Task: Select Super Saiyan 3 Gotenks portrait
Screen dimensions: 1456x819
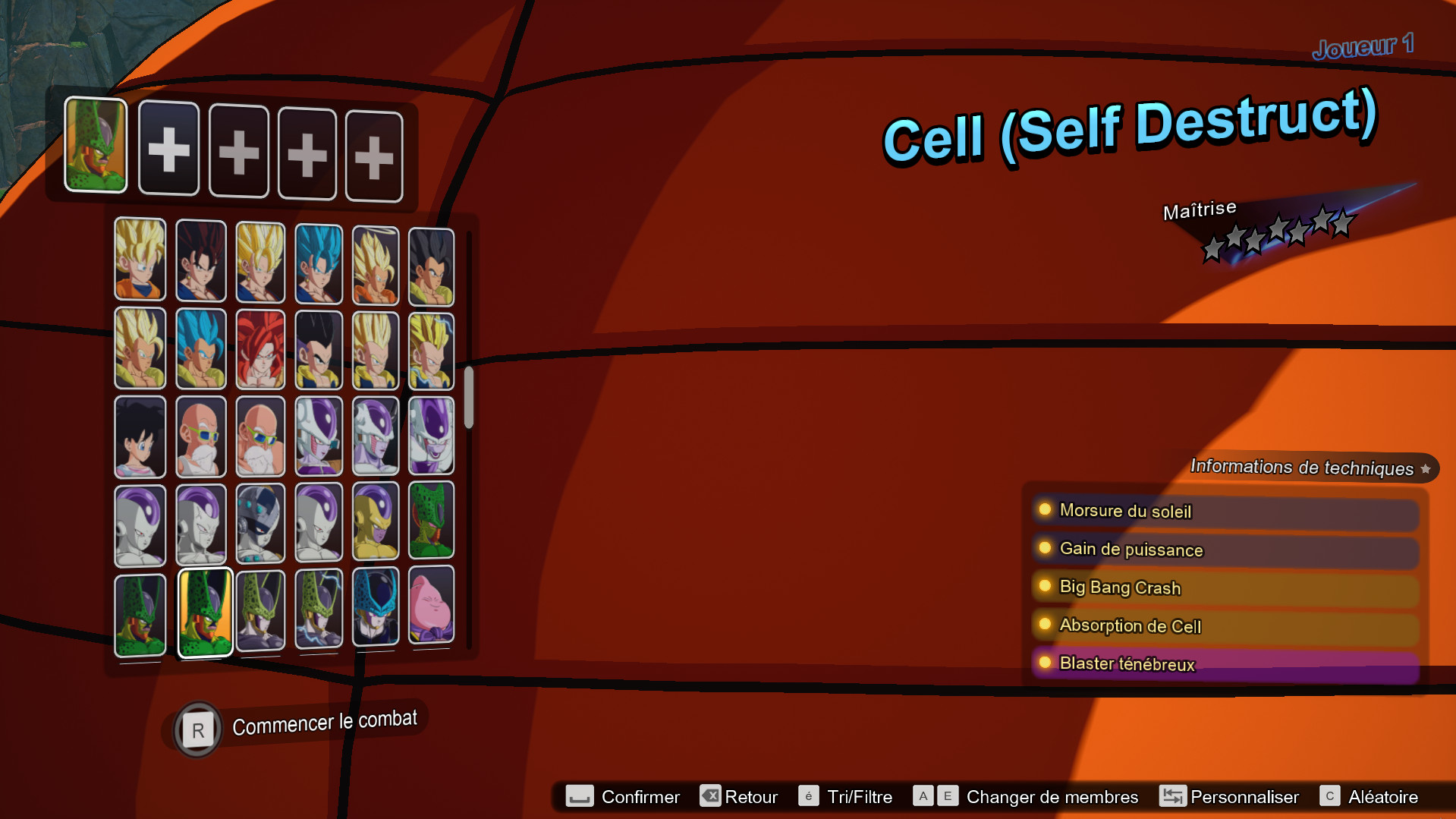Action: [431, 349]
